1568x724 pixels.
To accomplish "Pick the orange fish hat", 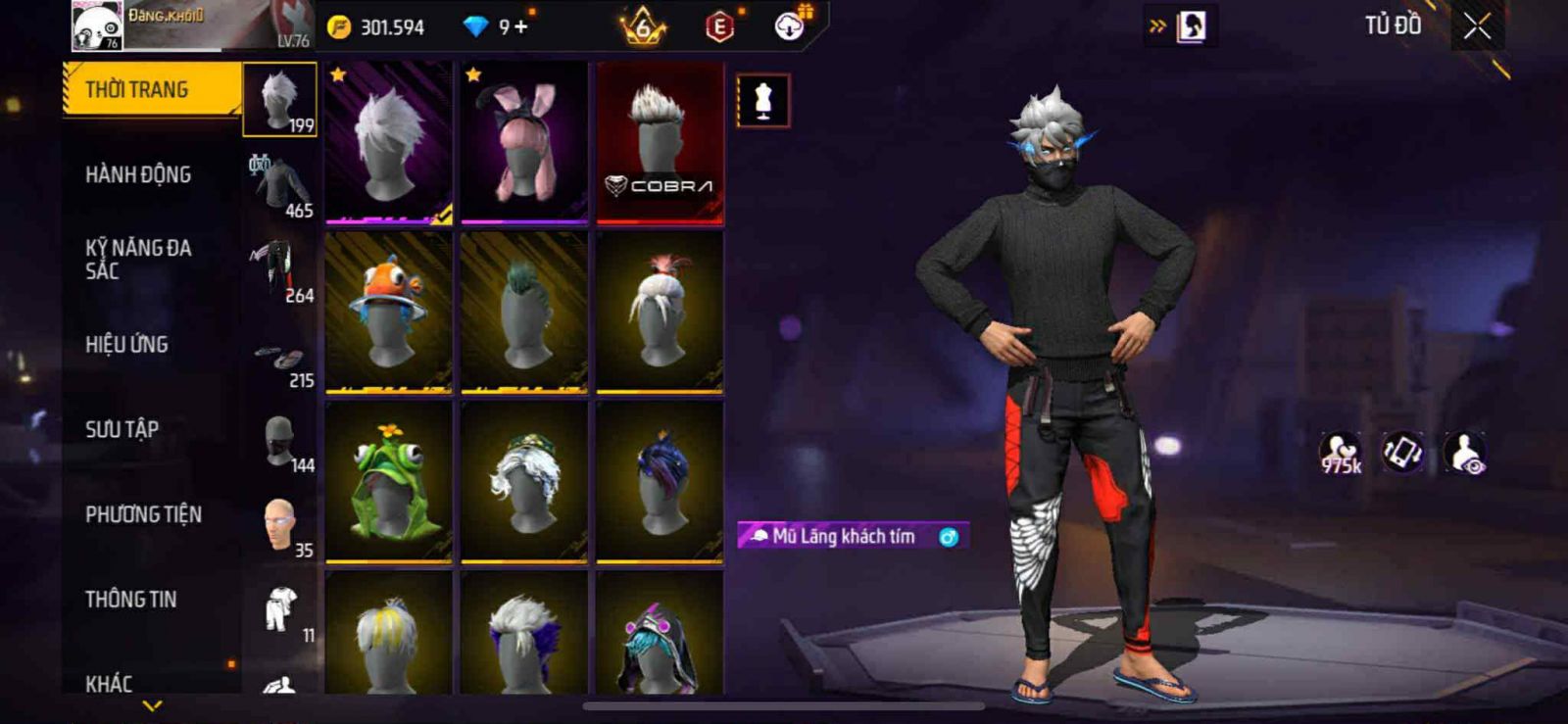I will (389, 312).
